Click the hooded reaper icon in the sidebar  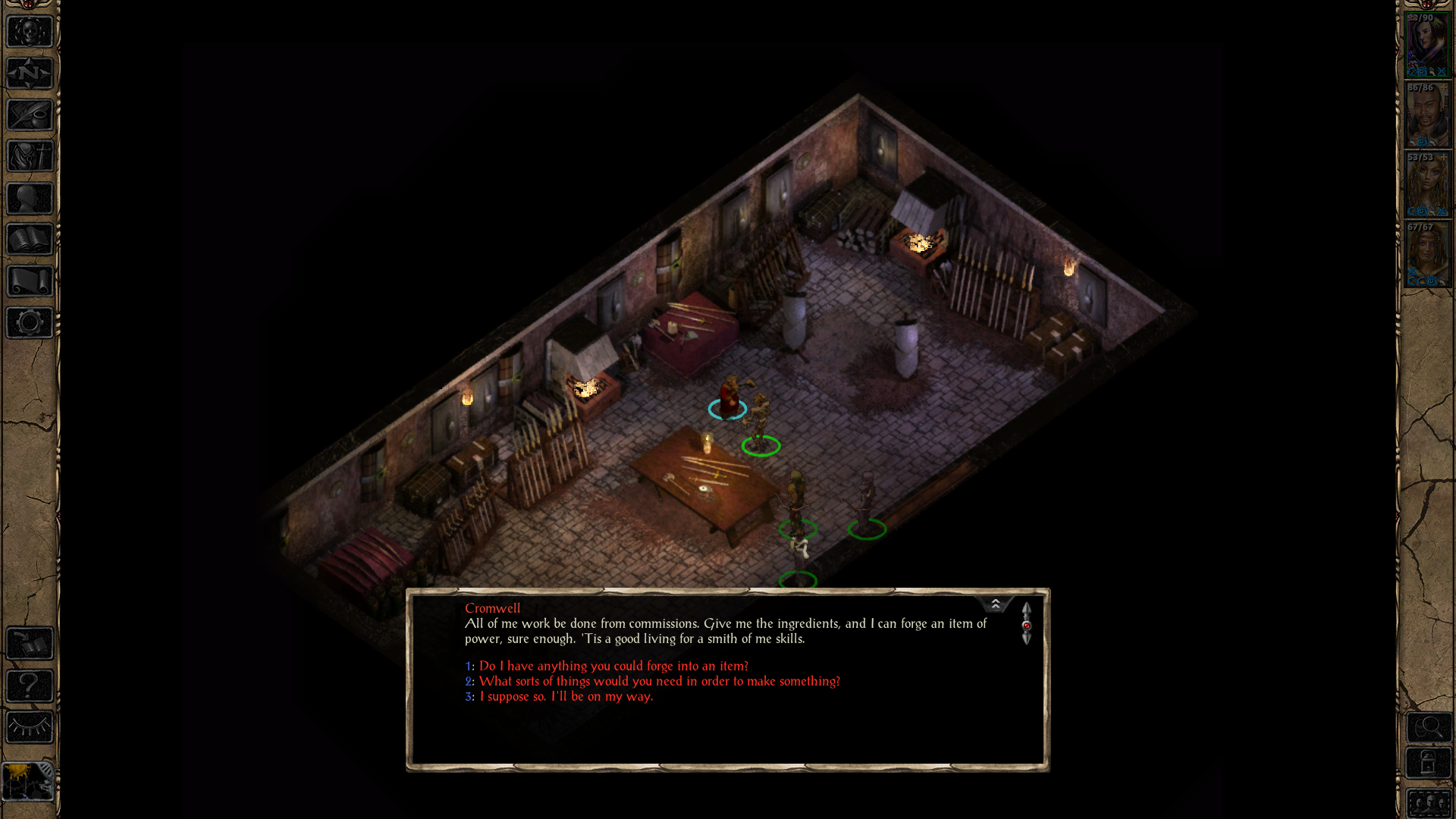(x=29, y=156)
